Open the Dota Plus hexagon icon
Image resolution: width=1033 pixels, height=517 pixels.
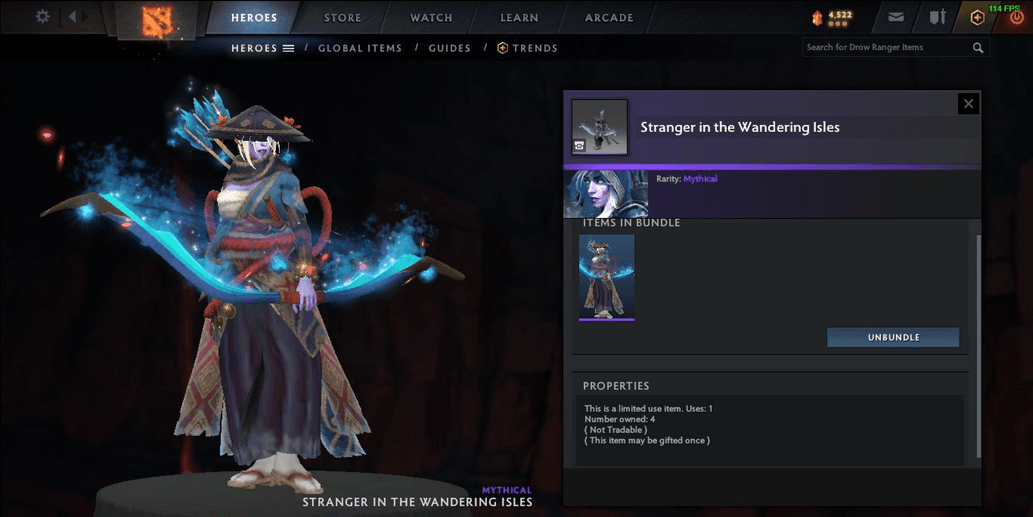977,17
